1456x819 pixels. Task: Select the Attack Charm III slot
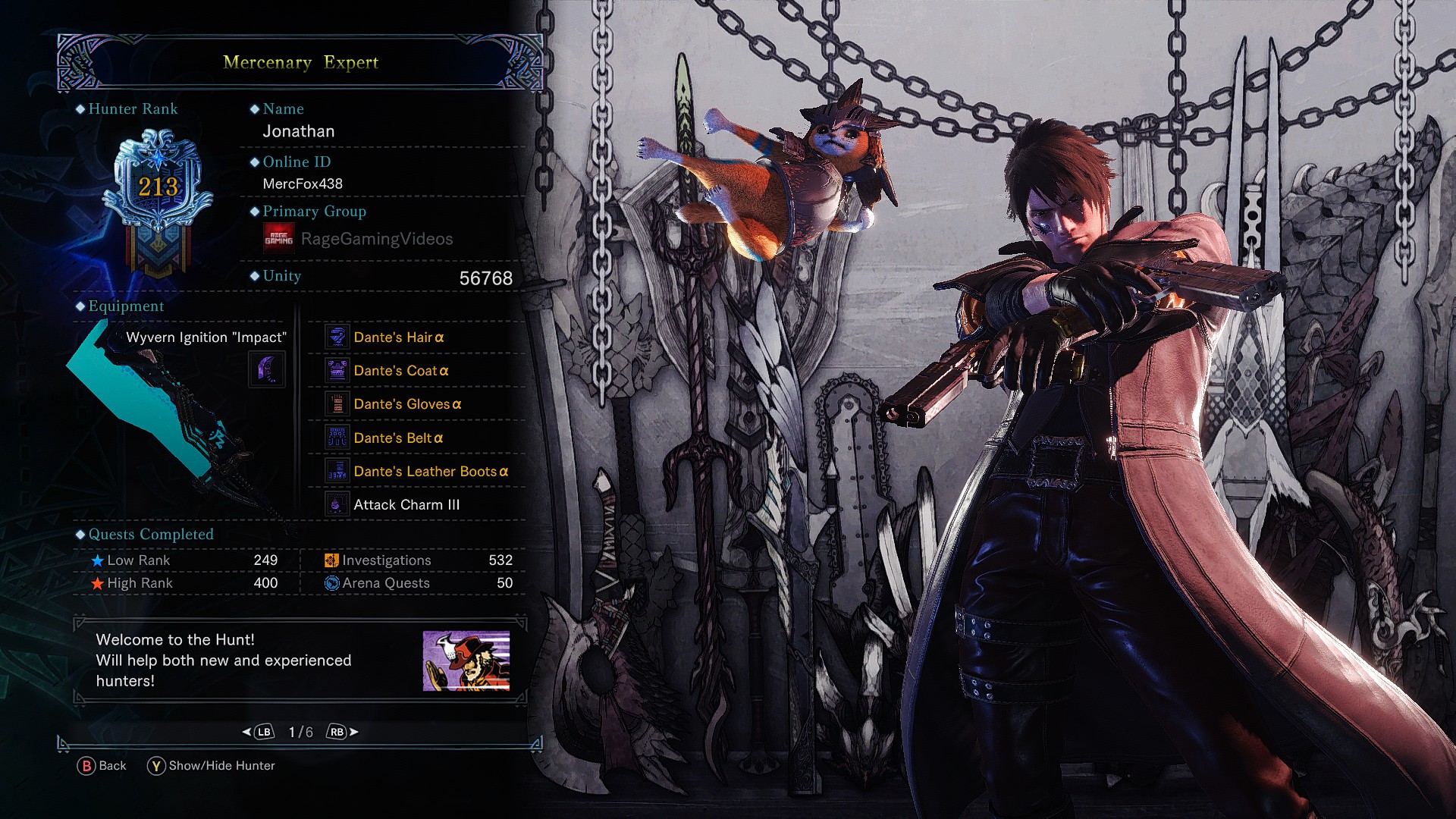tap(406, 505)
